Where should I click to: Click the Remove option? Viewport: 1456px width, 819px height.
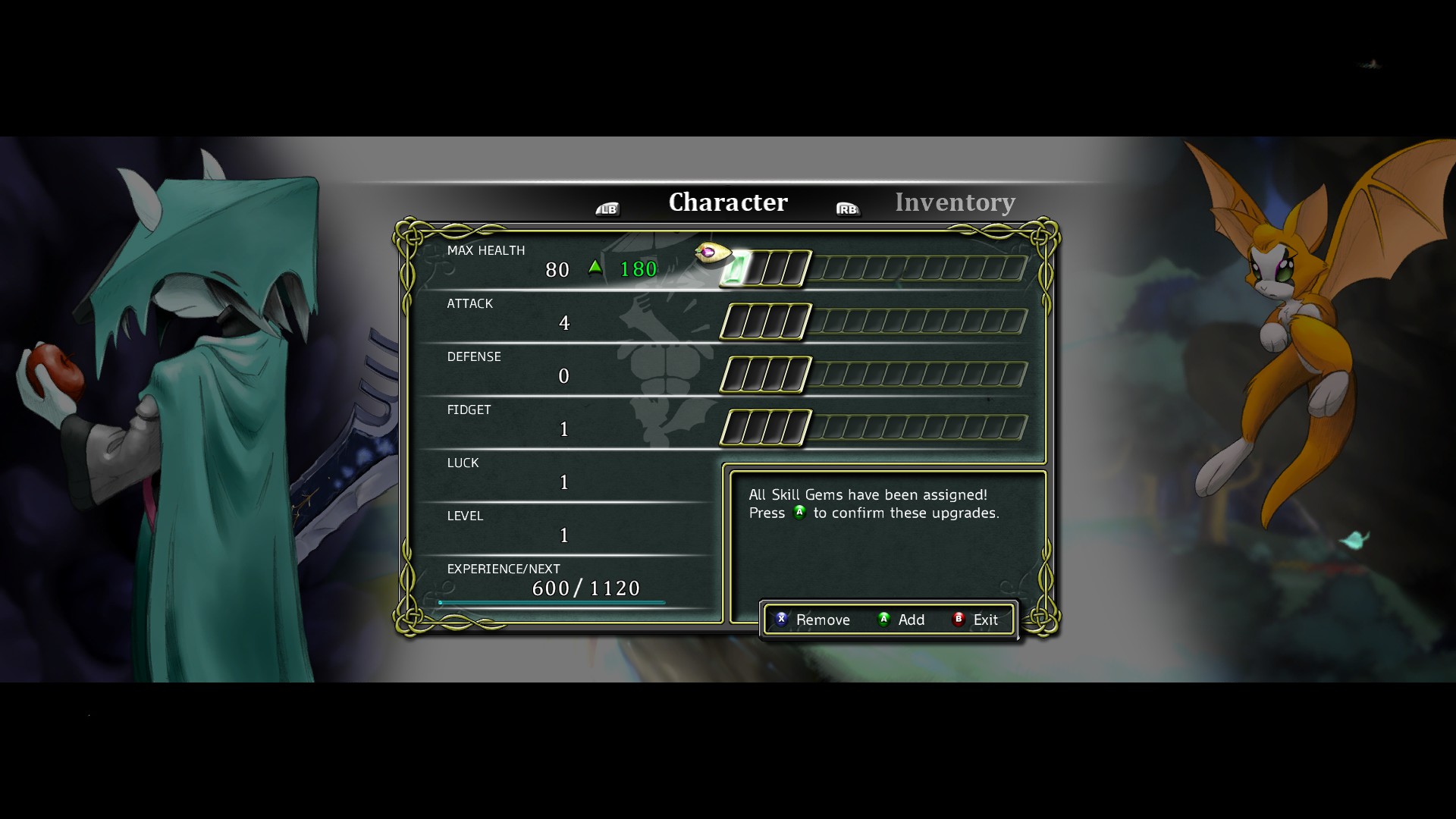[813, 620]
